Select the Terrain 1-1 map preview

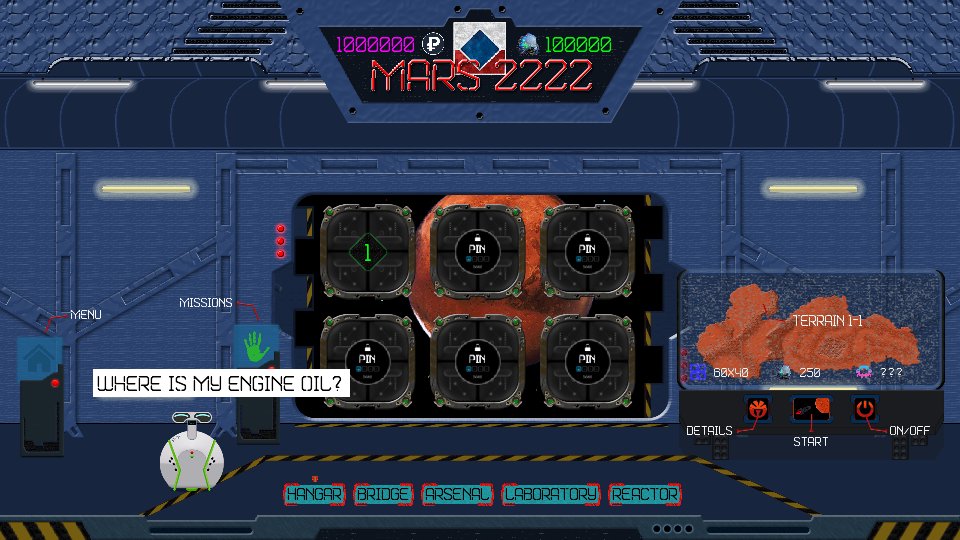(x=810, y=327)
